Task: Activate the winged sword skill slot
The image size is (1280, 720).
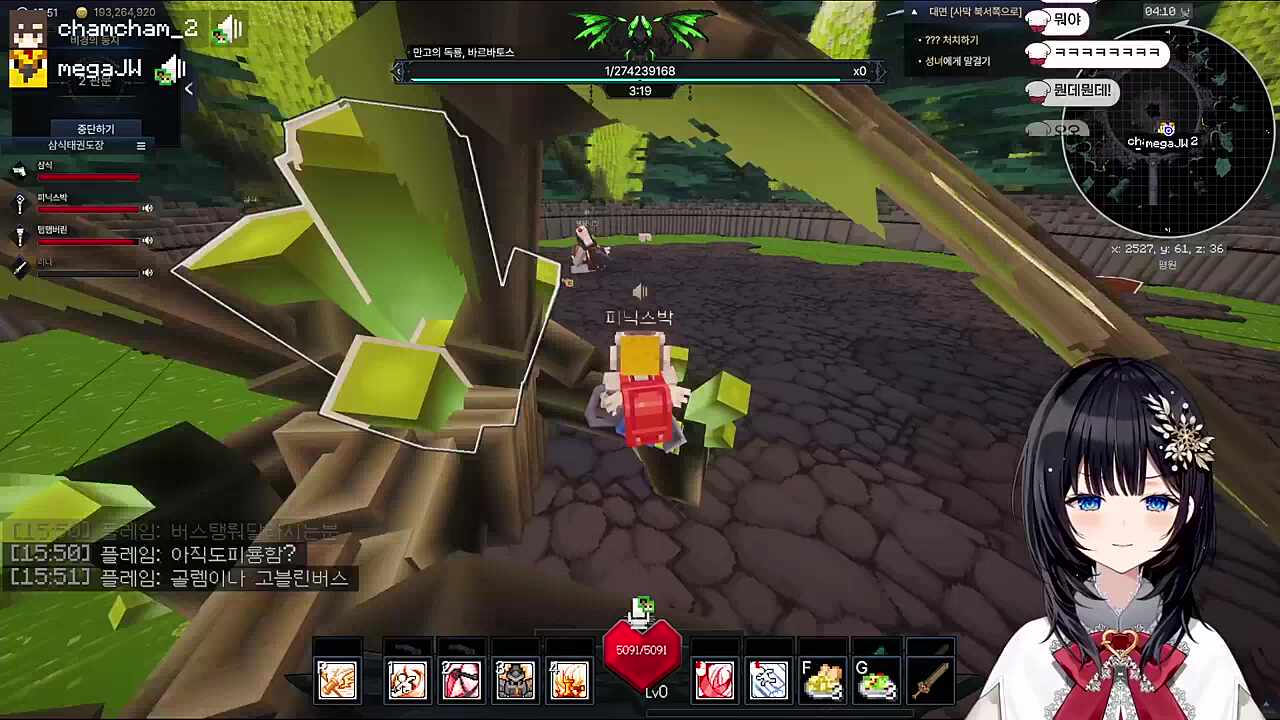Action: click(337, 680)
